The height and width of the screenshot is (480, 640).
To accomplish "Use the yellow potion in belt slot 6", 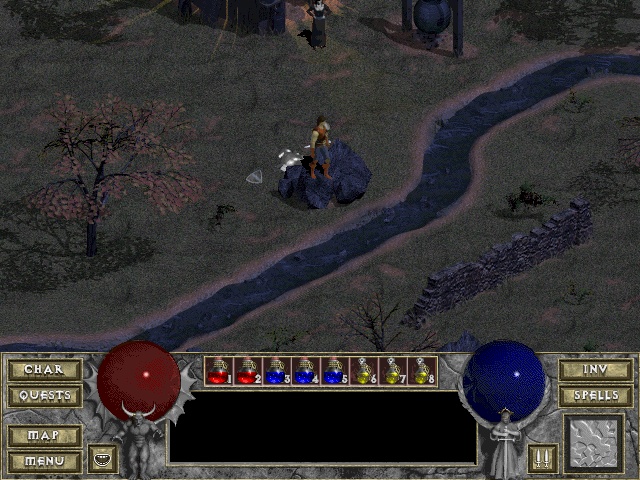I will pos(364,371).
